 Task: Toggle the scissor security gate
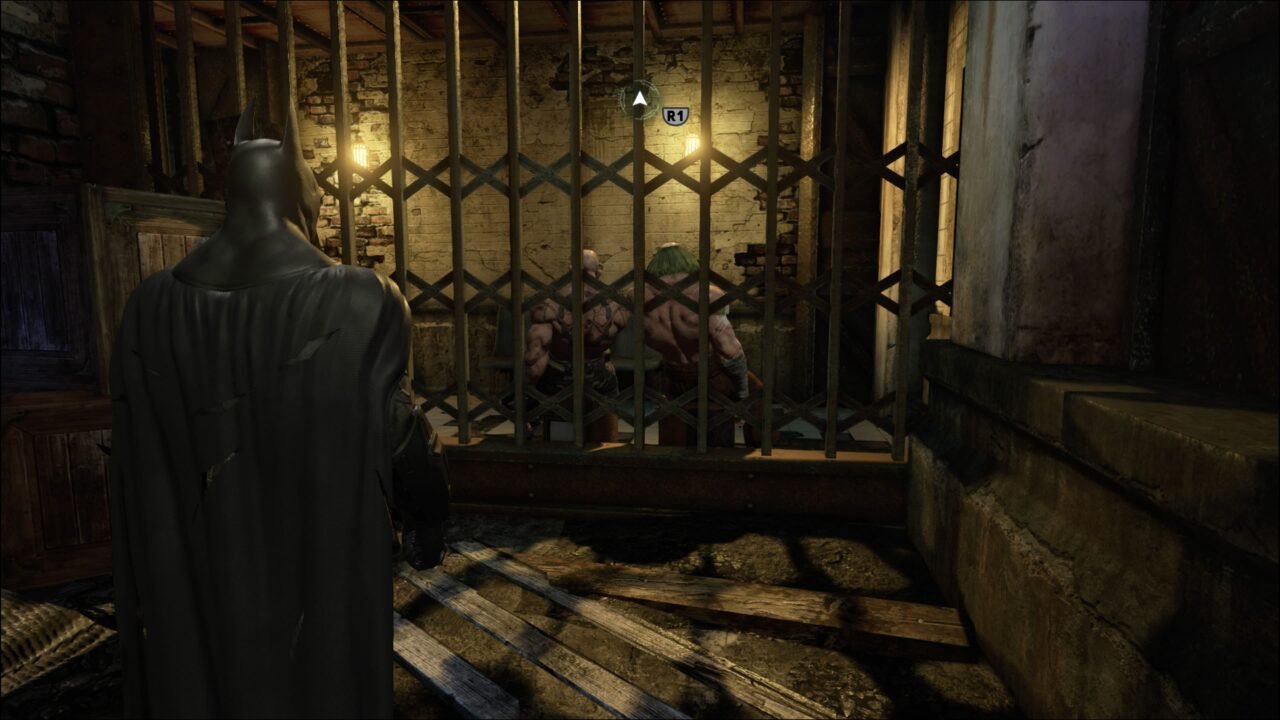620,300
